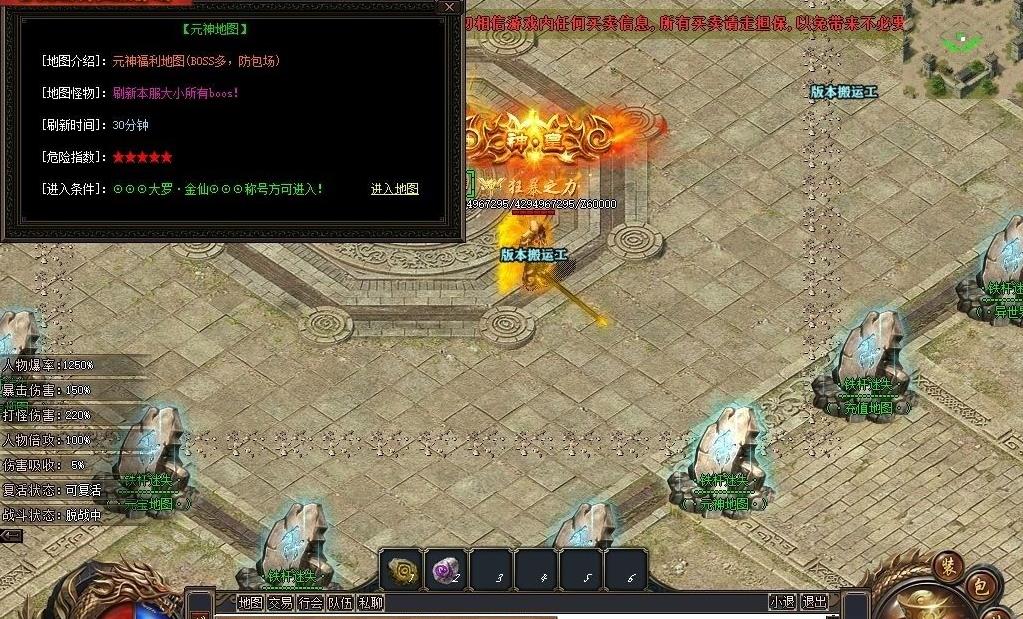Viewport: 1023px width, 619px height.
Task: Open the 包 bag round button
Action: [x=980, y=586]
